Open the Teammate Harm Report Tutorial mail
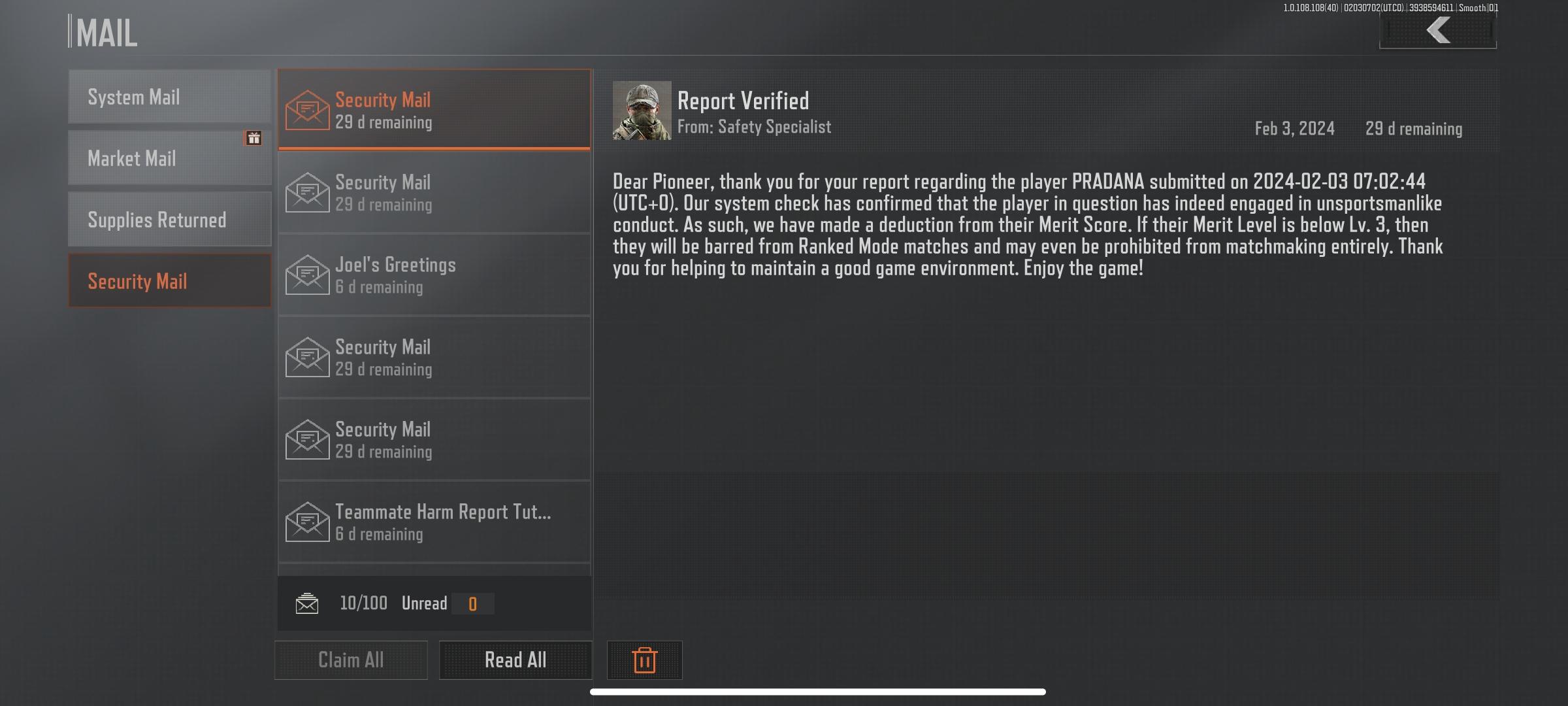1568x706 pixels. (x=434, y=521)
